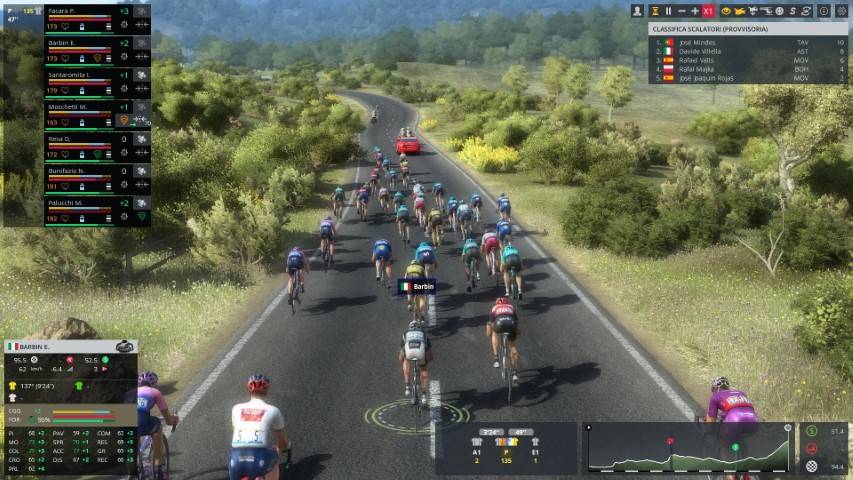
Task: Click the Barbin name tag above rider
Action: click(x=417, y=286)
